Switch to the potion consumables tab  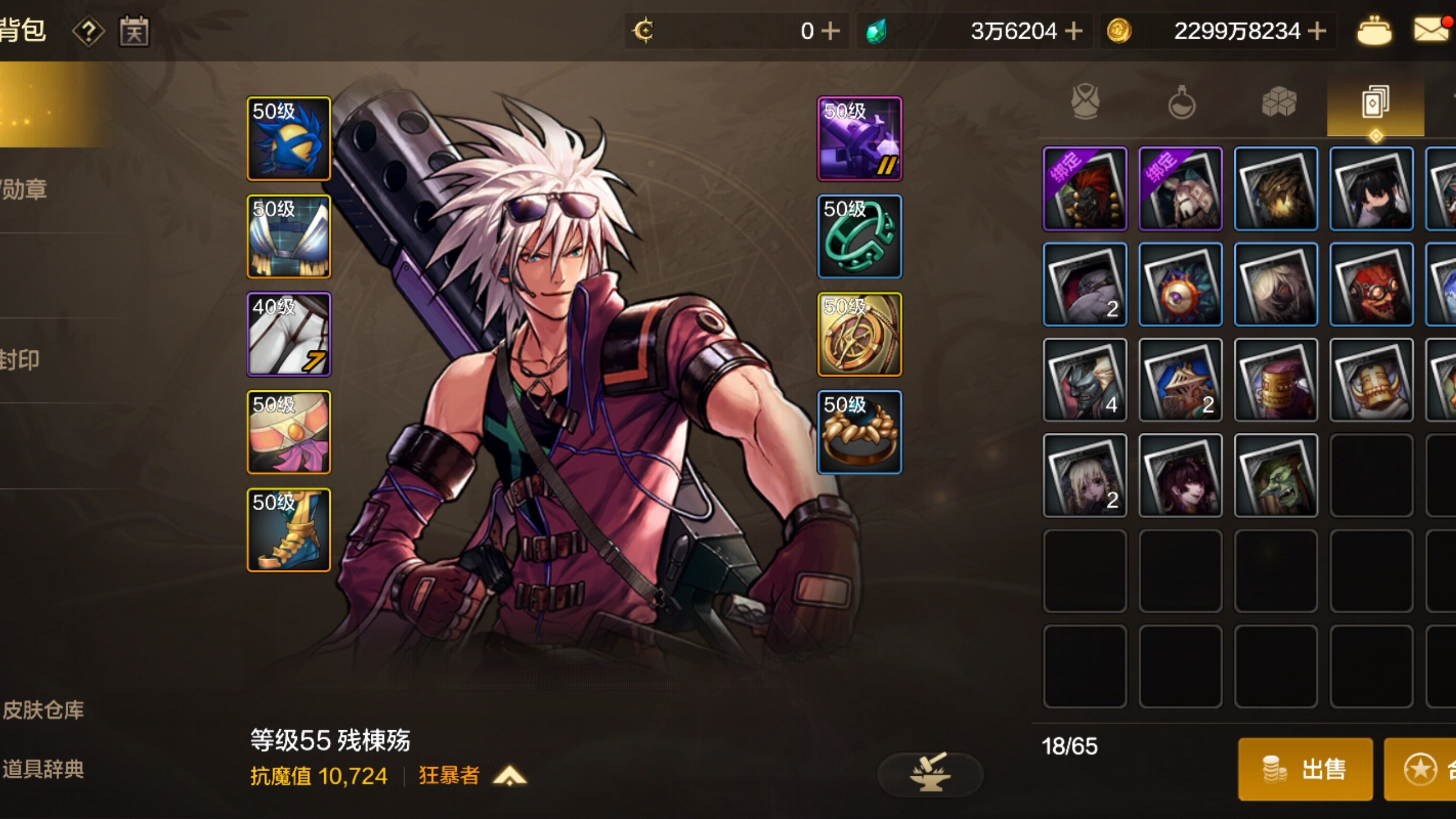[x=1181, y=102]
